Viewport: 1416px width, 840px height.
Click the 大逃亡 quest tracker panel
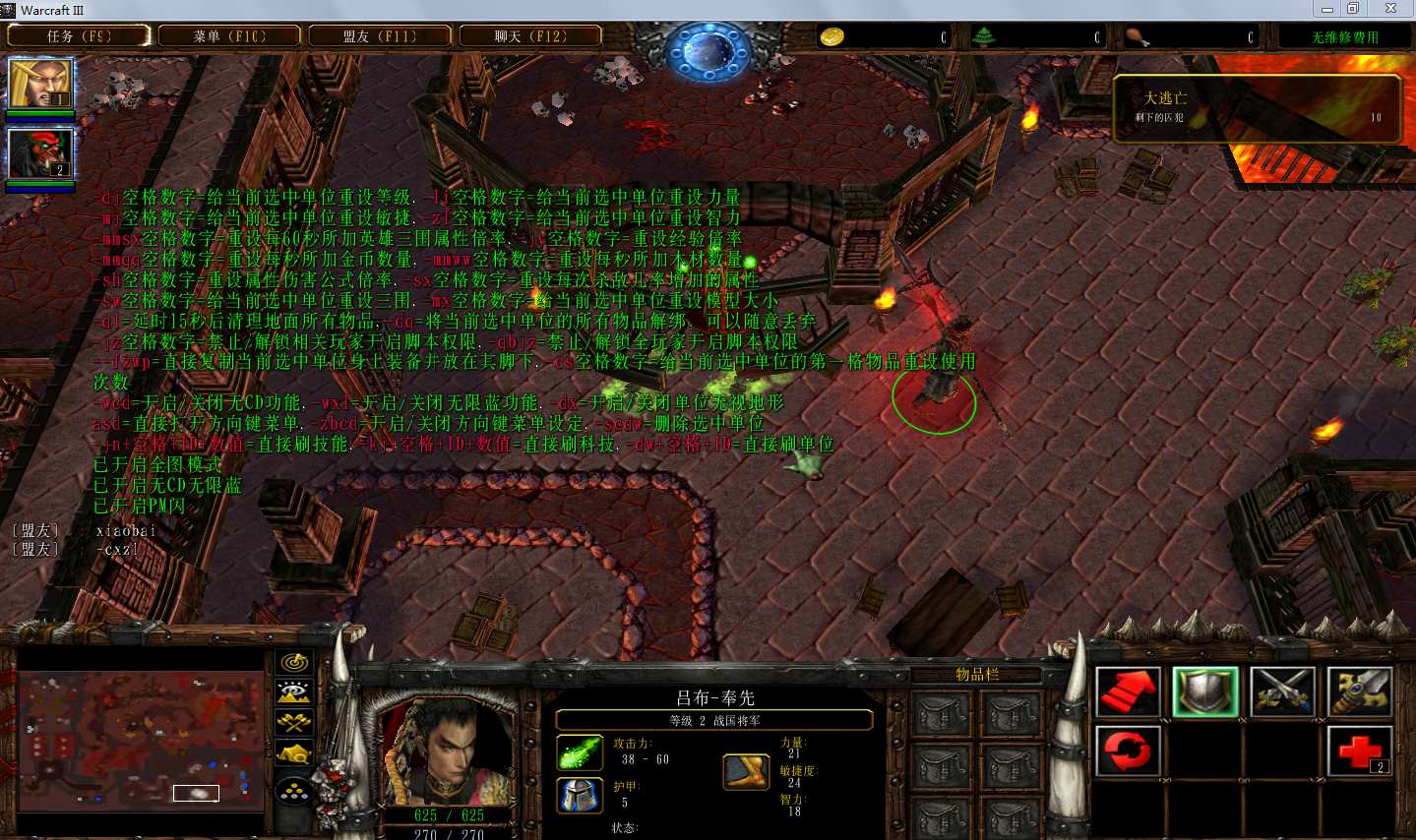pyautogui.click(x=1257, y=108)
